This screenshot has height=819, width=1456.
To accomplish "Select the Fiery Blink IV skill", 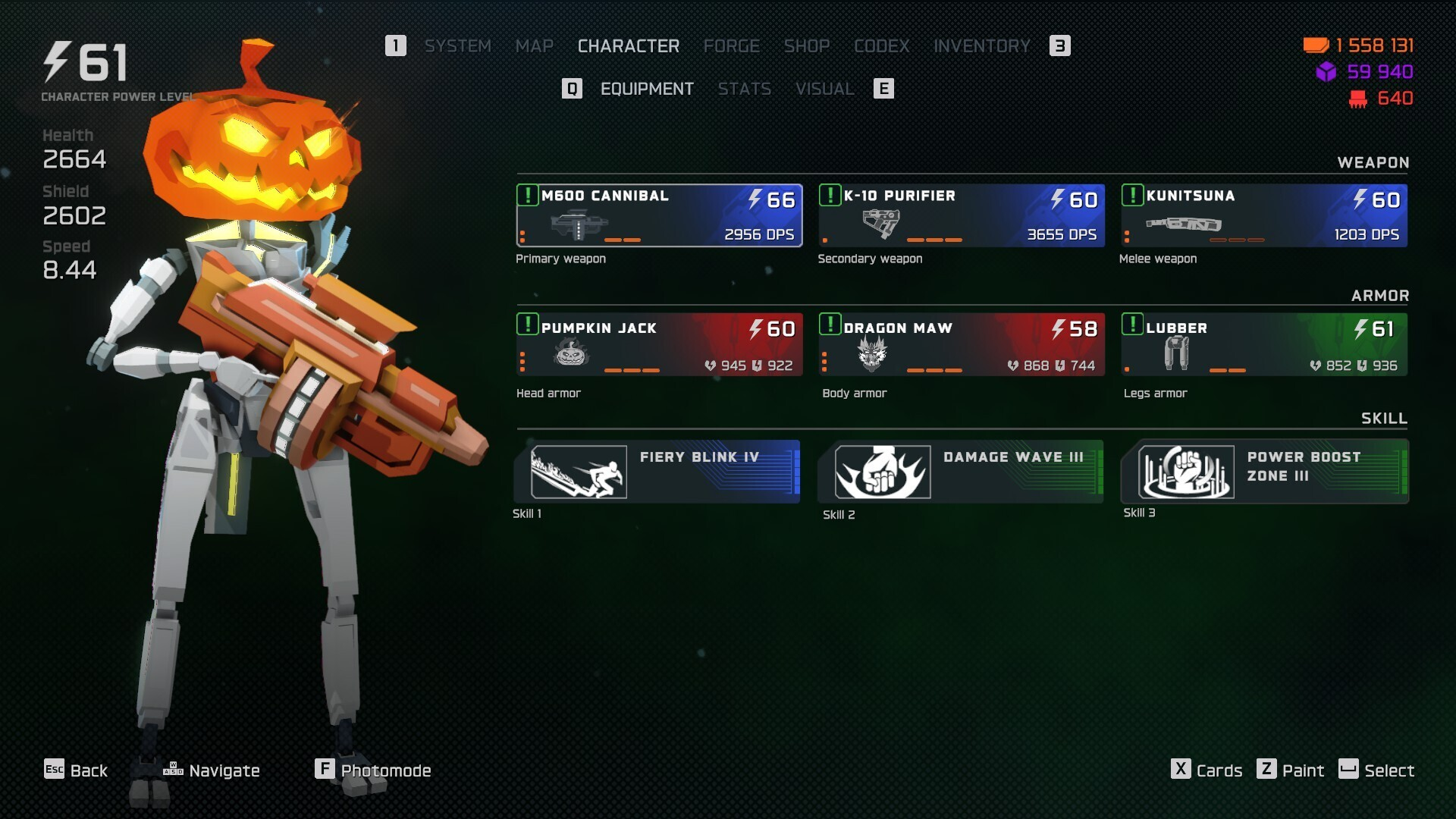I will [x=657, y=472].
